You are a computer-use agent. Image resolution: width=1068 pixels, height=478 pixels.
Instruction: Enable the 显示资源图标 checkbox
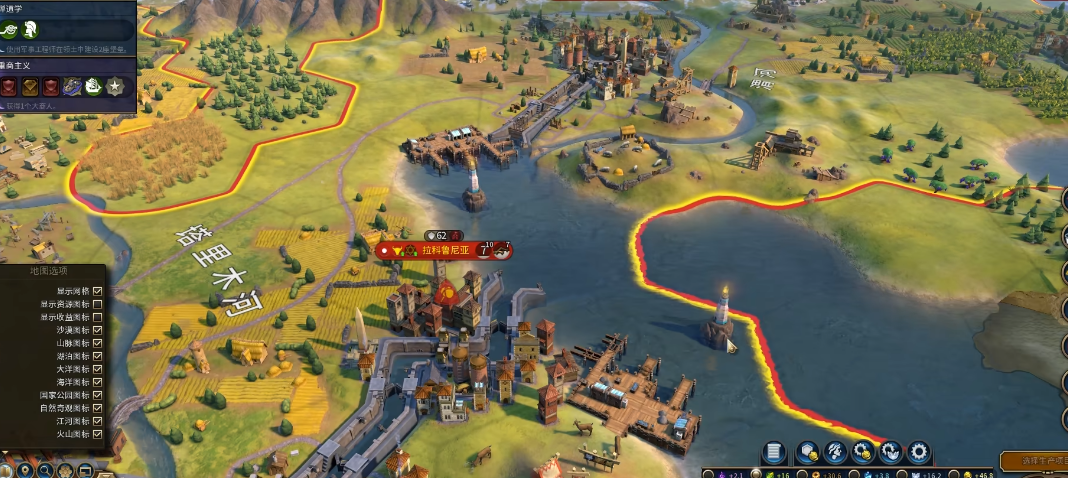[x=97, y=304]
